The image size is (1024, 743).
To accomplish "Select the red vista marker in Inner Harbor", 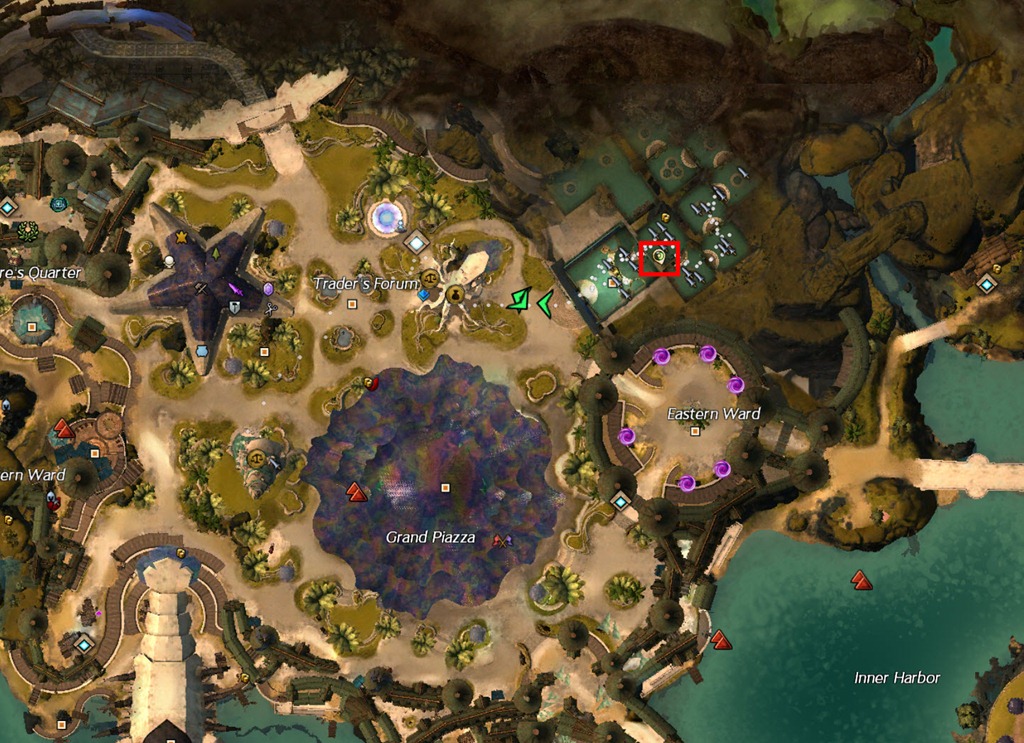I will [859, 578].
